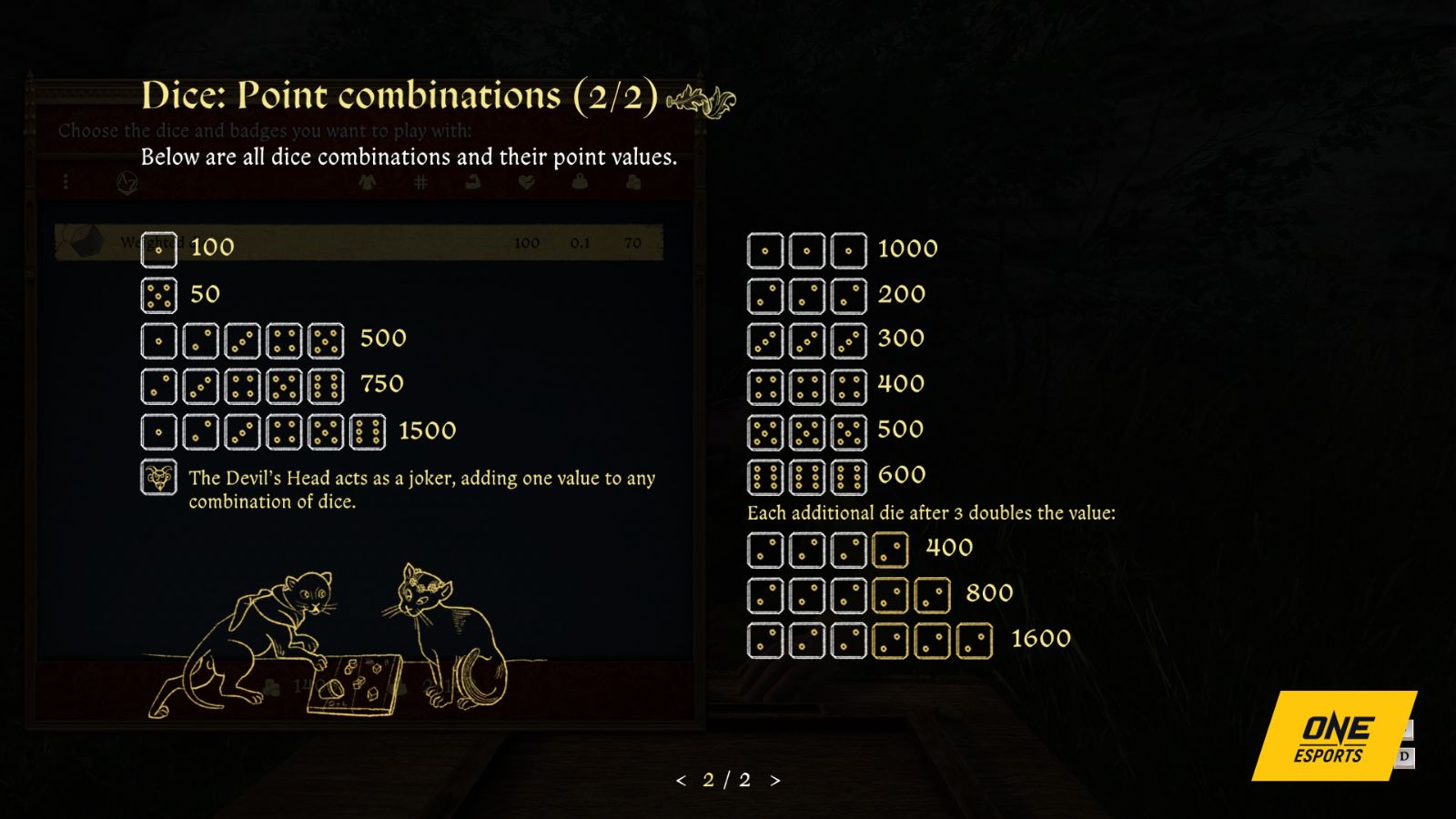
Task: Toggle the heart filter icon
Action: 526,182
